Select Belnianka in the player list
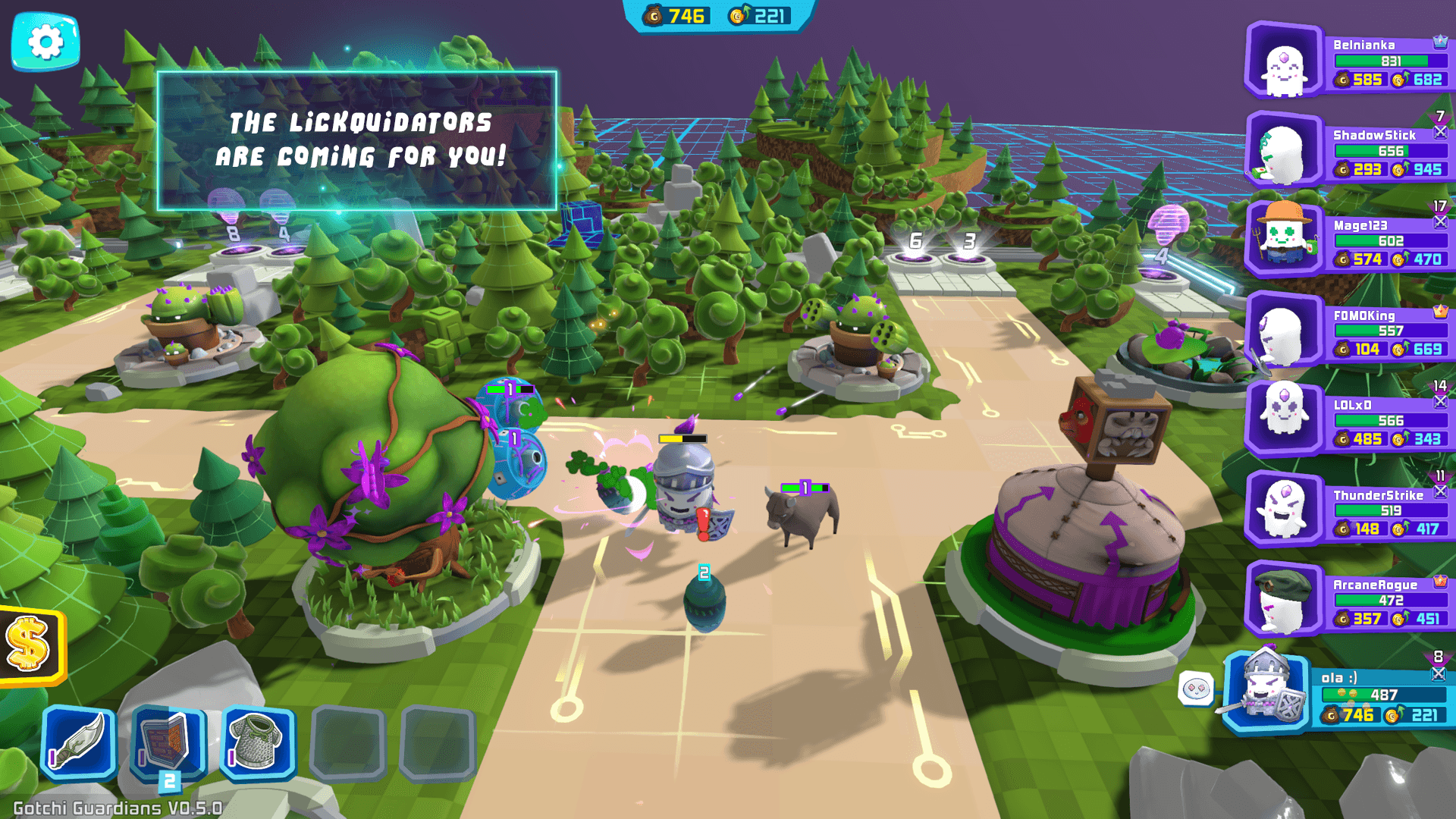Screen dimensions: 1456x819 (x=1350, y=62)
